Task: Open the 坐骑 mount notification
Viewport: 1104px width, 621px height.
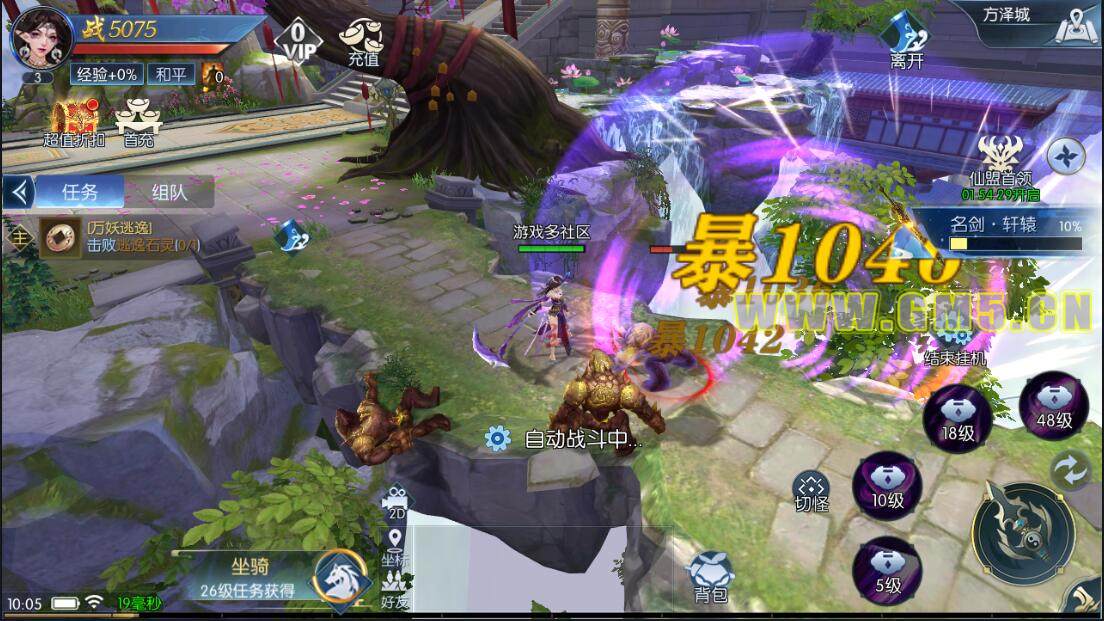Action: (270, 577)
